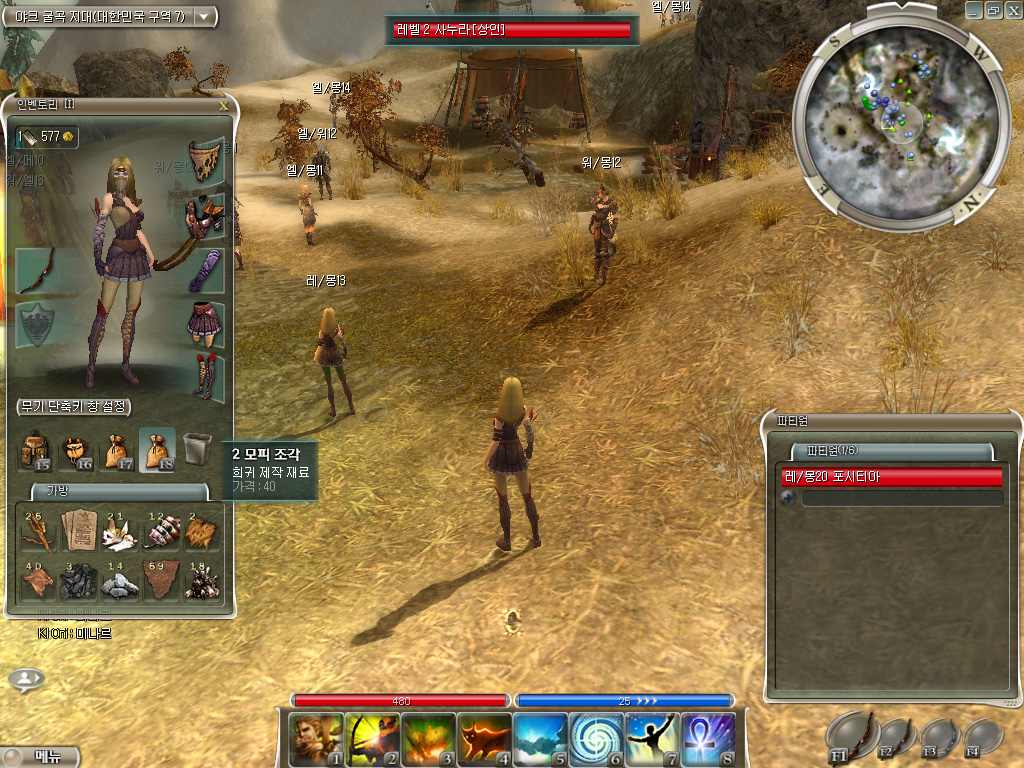Activate the blue spiral skill
Screen dimensions: 1024x768
[596, 739]
